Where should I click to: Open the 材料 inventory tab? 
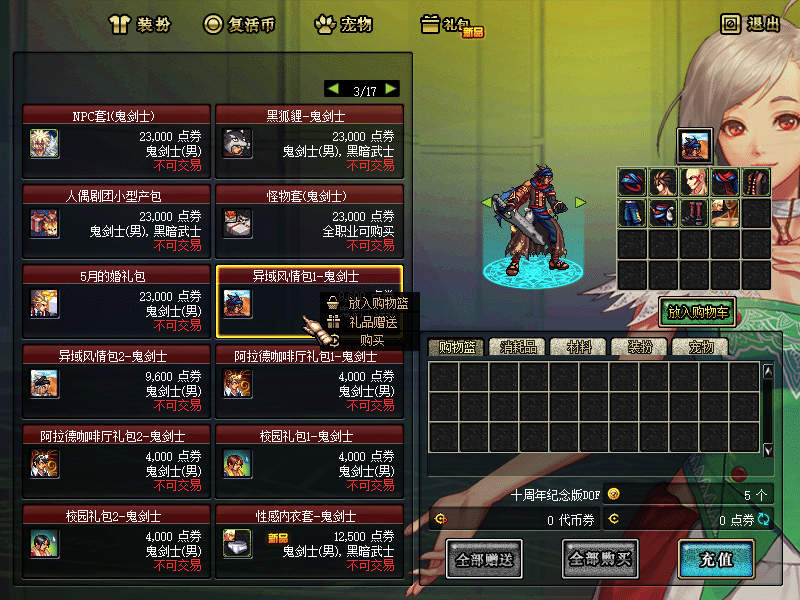coord(579,348)
